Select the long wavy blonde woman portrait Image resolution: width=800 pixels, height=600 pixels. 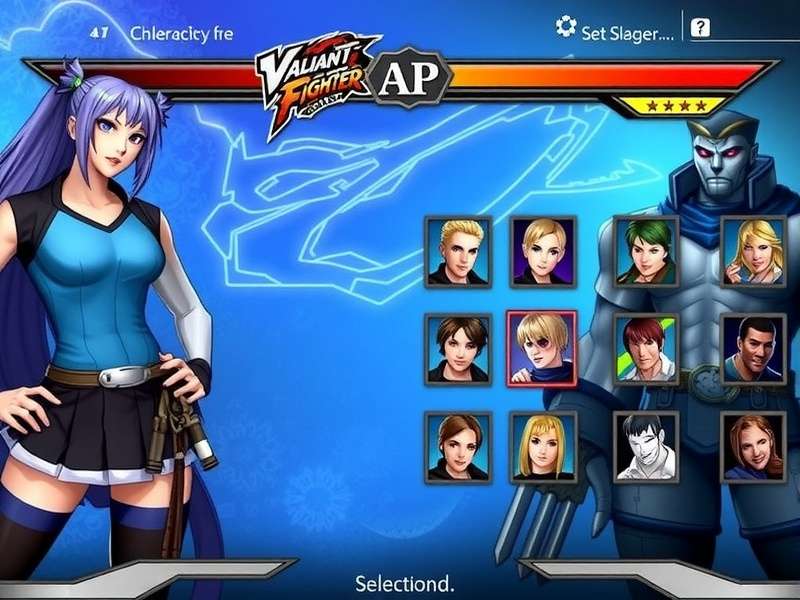coord(753,251)
